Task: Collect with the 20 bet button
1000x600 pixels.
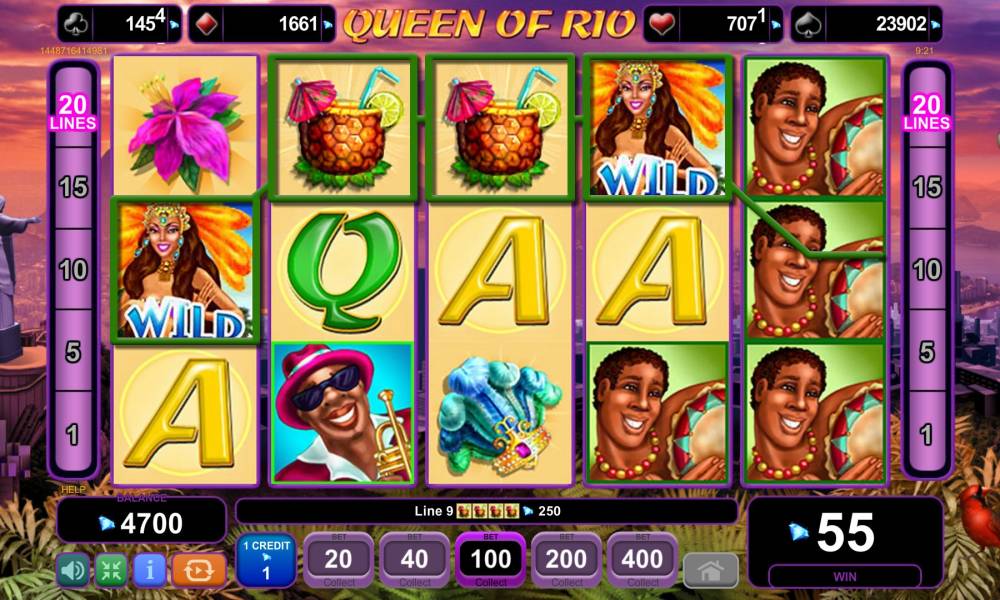Action: [339, 560]
